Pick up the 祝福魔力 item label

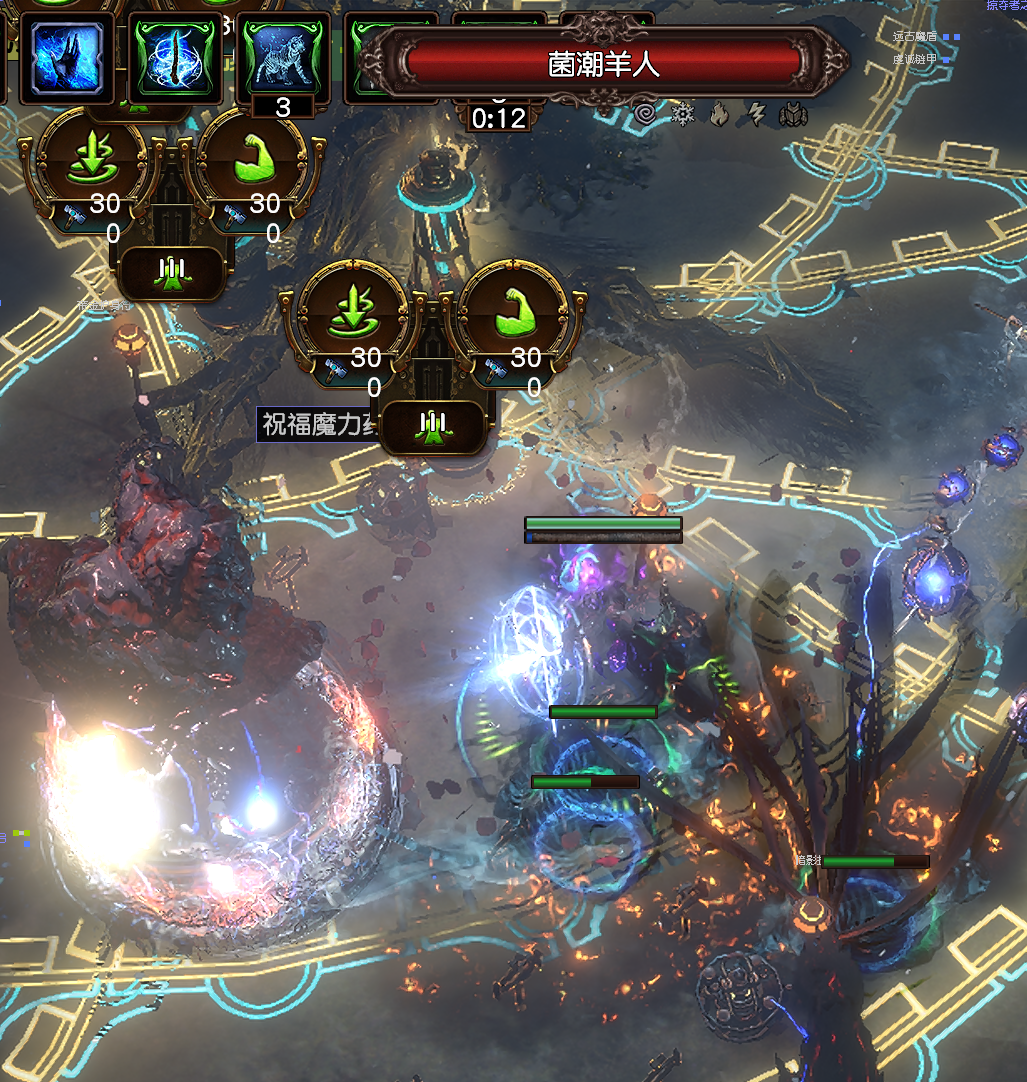click(315, 424)
